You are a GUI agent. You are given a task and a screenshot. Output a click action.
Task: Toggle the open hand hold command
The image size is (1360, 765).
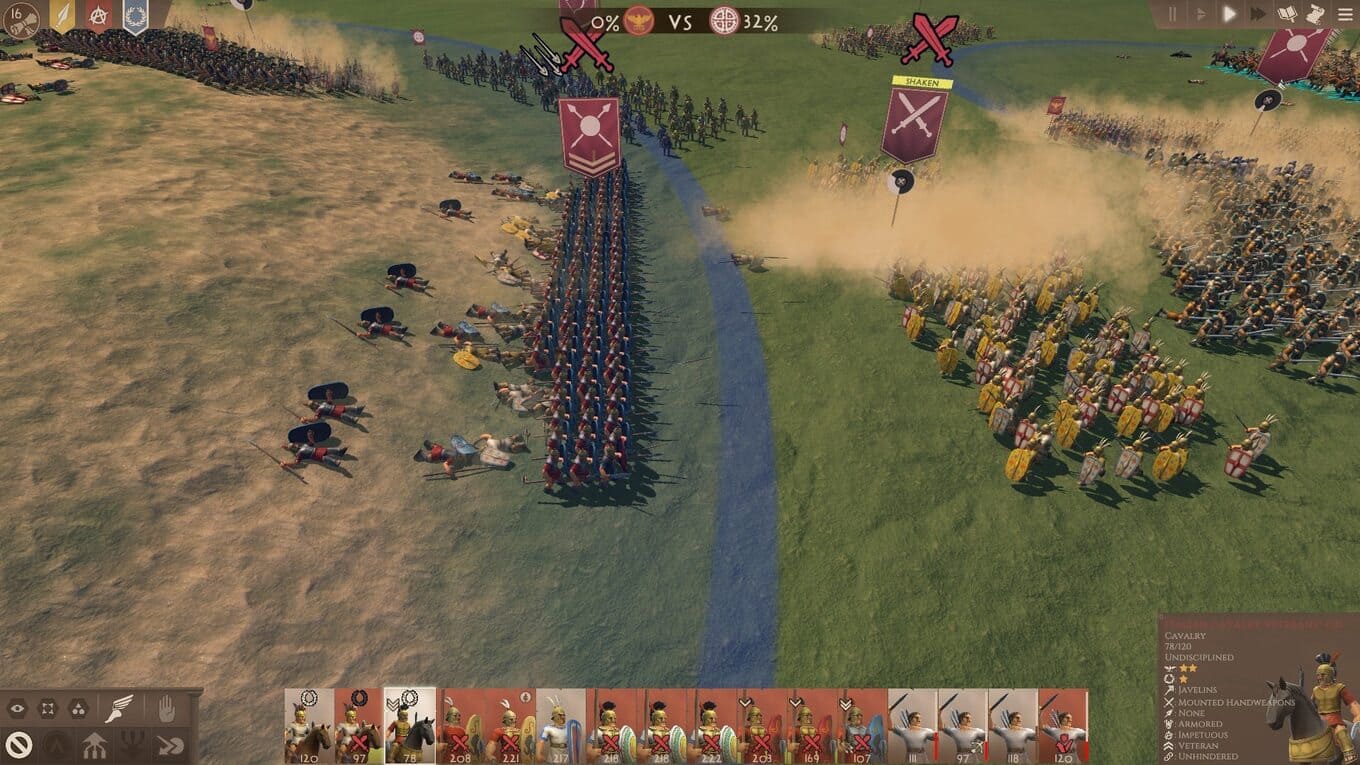click(x=166, y=708)
